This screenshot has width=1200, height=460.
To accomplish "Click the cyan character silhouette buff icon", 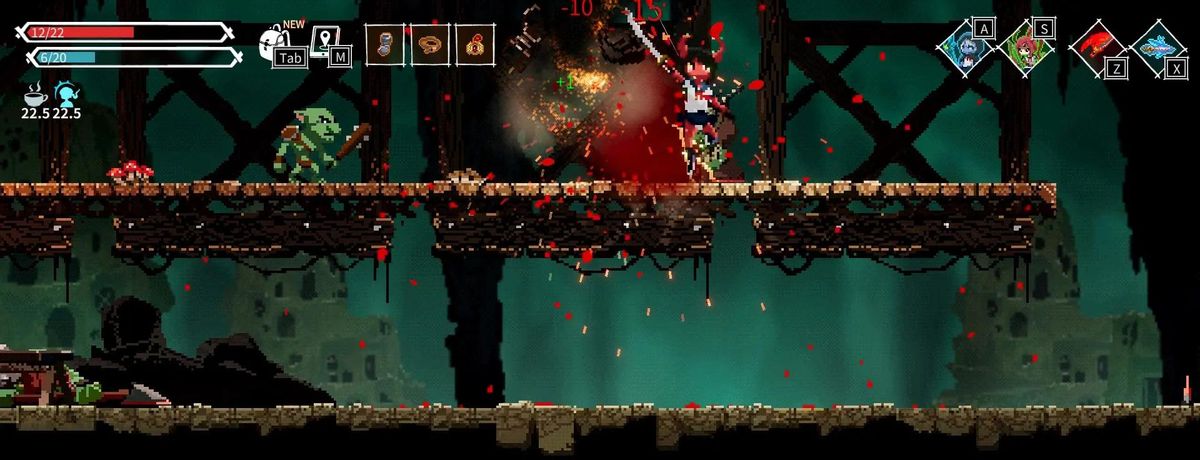I will pos(67,95).
